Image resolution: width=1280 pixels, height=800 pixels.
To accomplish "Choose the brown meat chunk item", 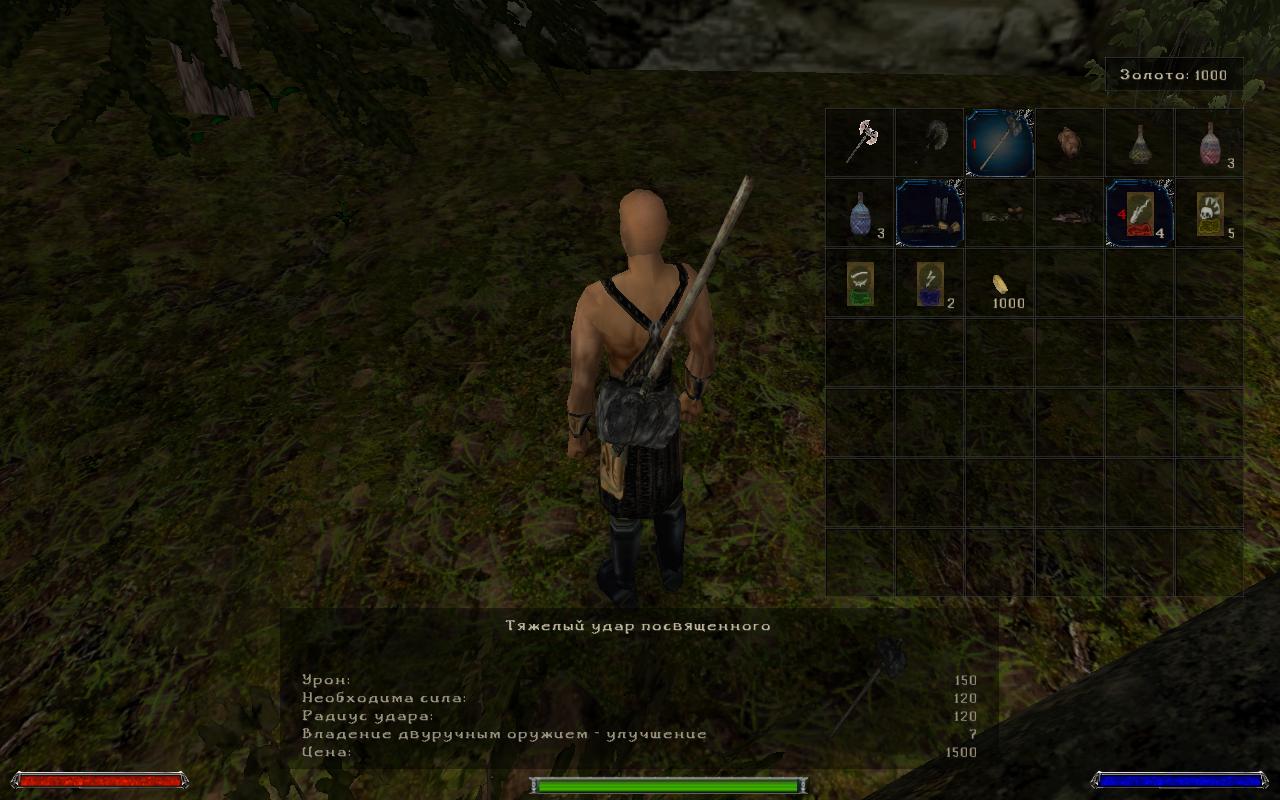I will tap(1069, 143).
